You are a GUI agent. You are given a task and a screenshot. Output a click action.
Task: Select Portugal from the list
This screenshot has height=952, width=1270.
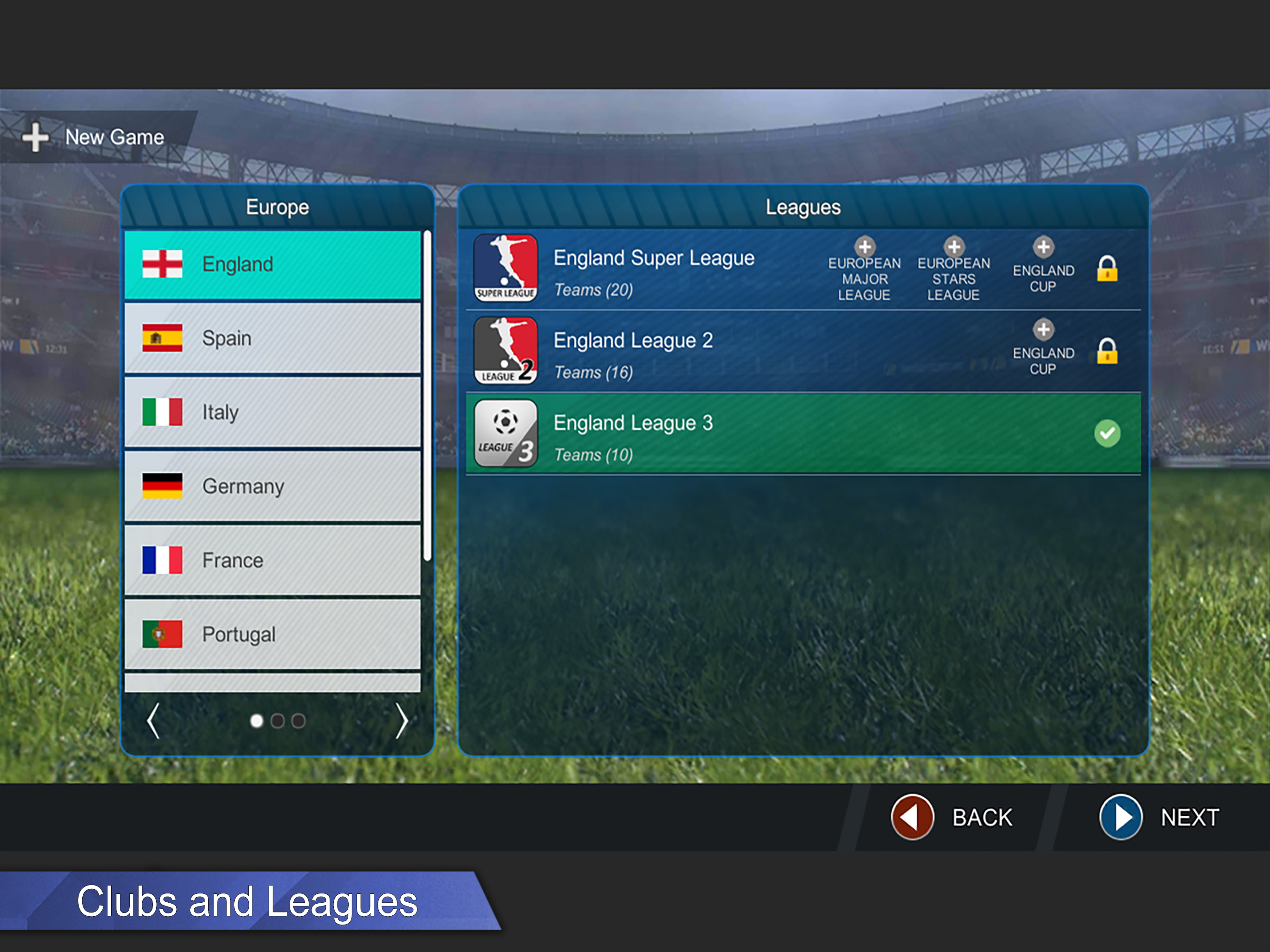(272, 635)
